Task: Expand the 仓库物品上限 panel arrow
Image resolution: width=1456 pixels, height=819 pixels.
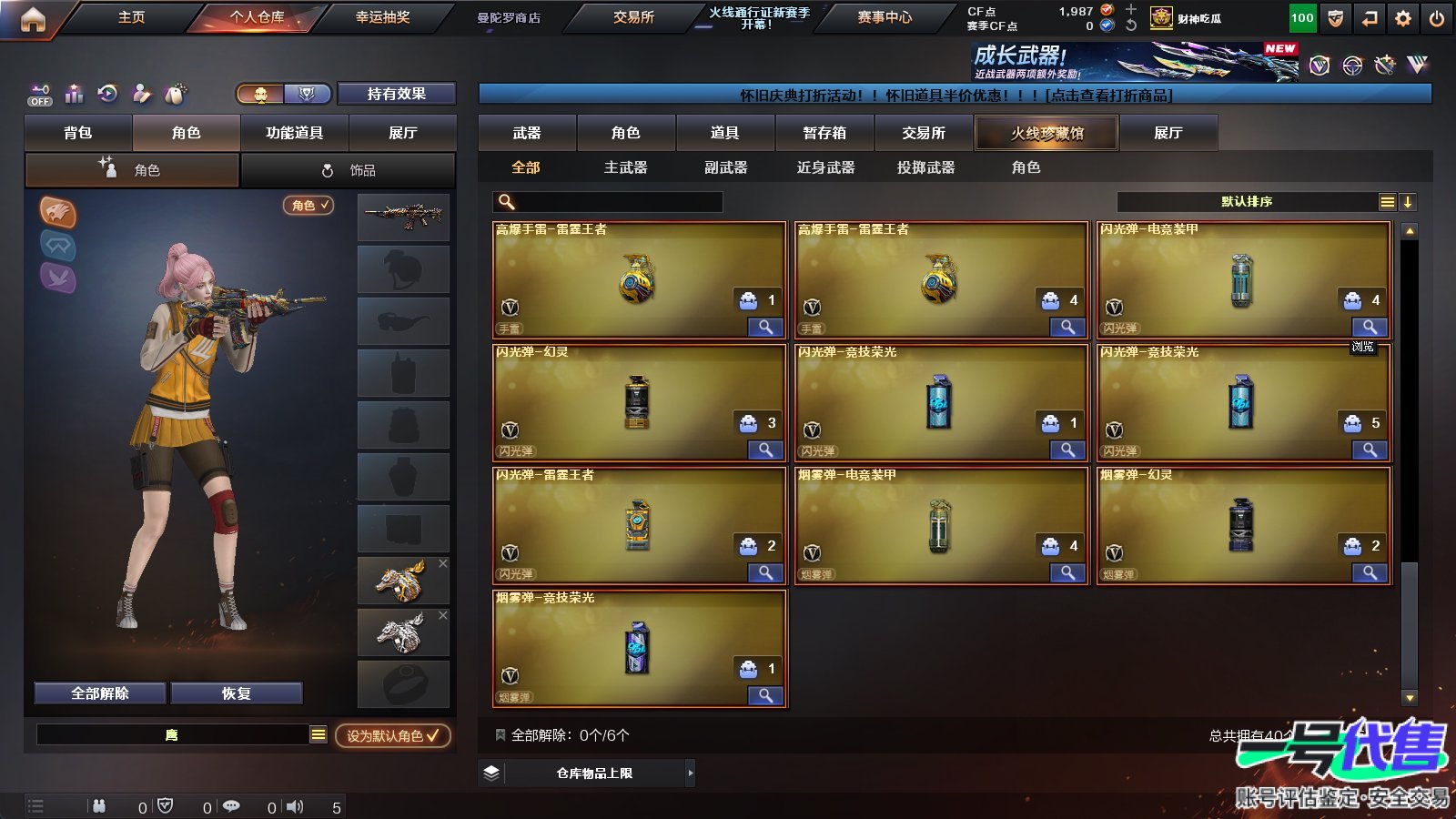Action: (x=689, y=772)
